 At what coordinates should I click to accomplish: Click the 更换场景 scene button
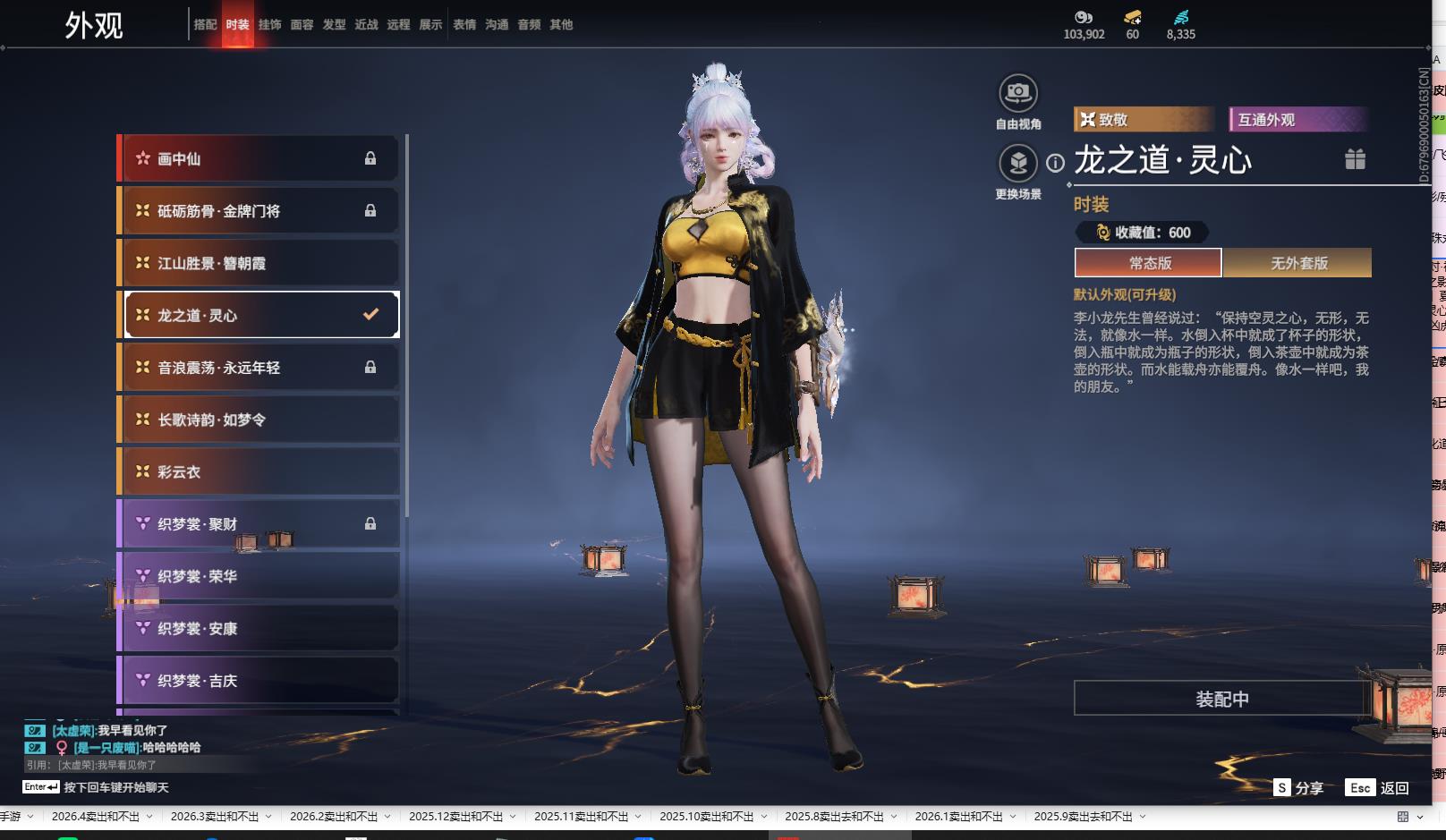point(1017,164)
